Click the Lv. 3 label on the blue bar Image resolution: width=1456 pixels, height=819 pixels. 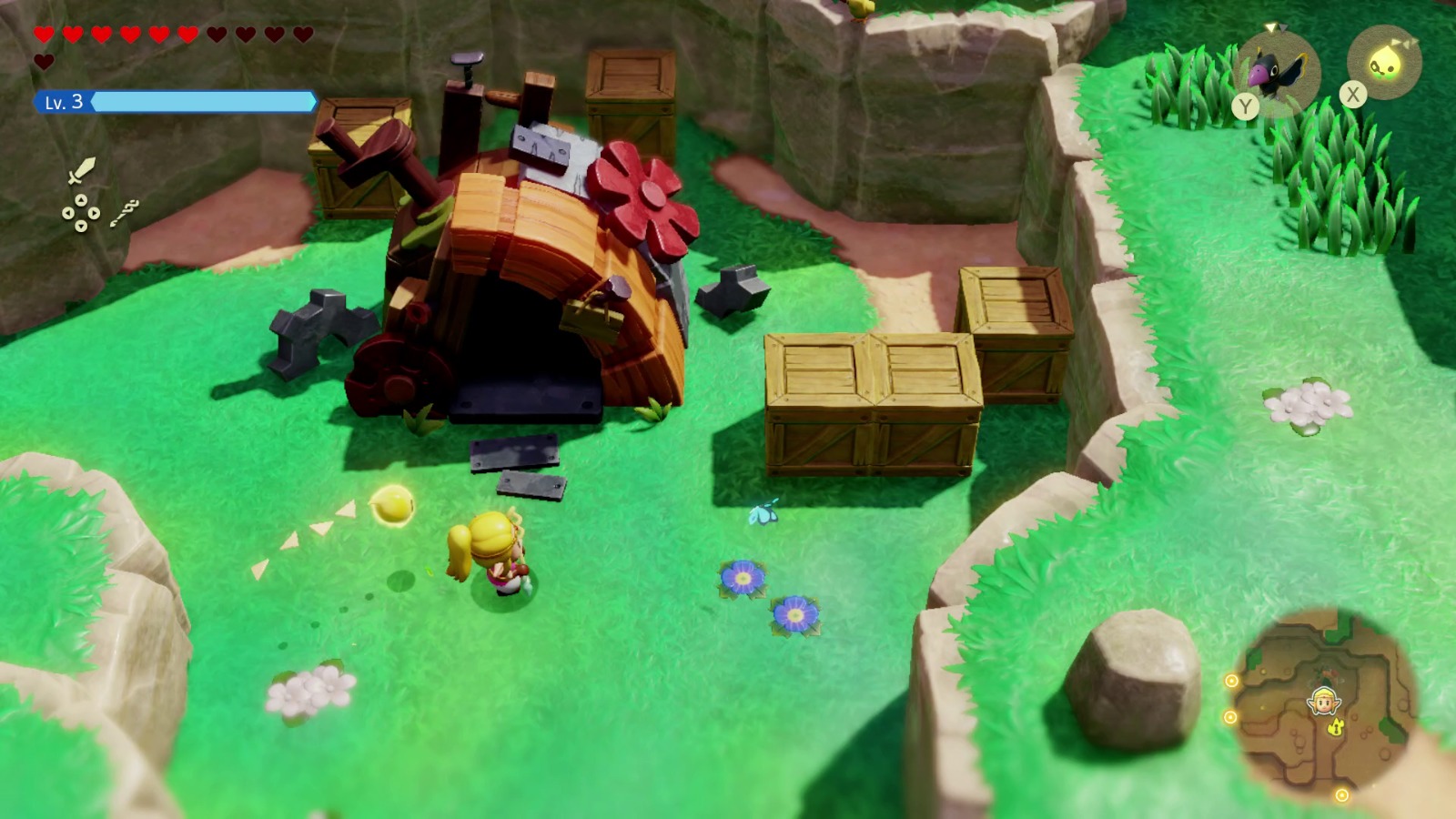coord(64,103)
